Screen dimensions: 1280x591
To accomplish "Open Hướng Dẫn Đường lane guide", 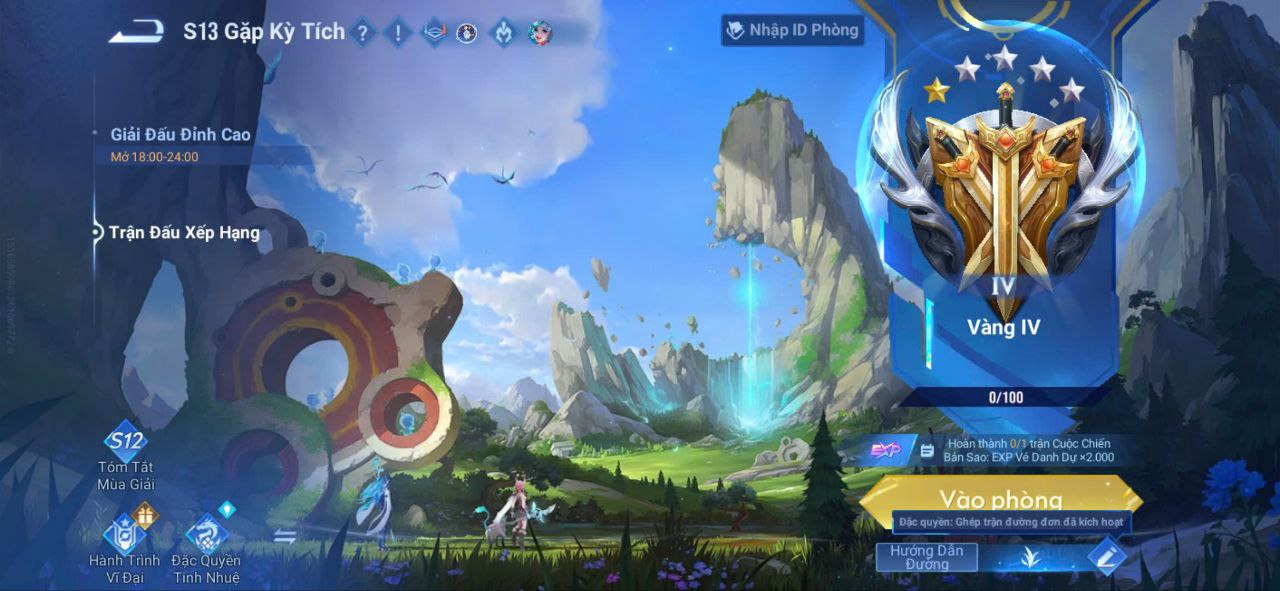I will point(926,557).
